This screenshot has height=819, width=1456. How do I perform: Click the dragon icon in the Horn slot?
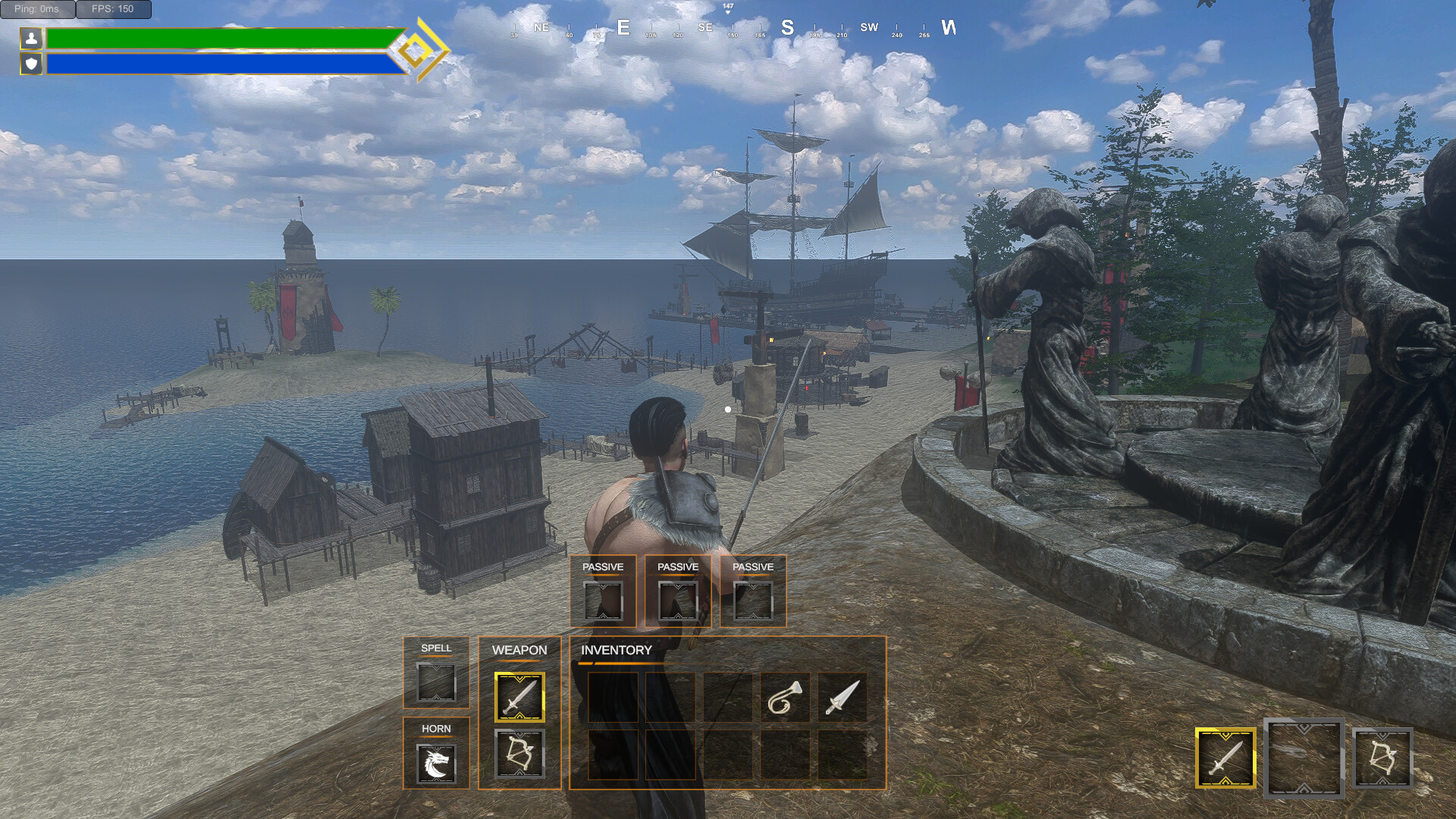[x=436, y=763]
